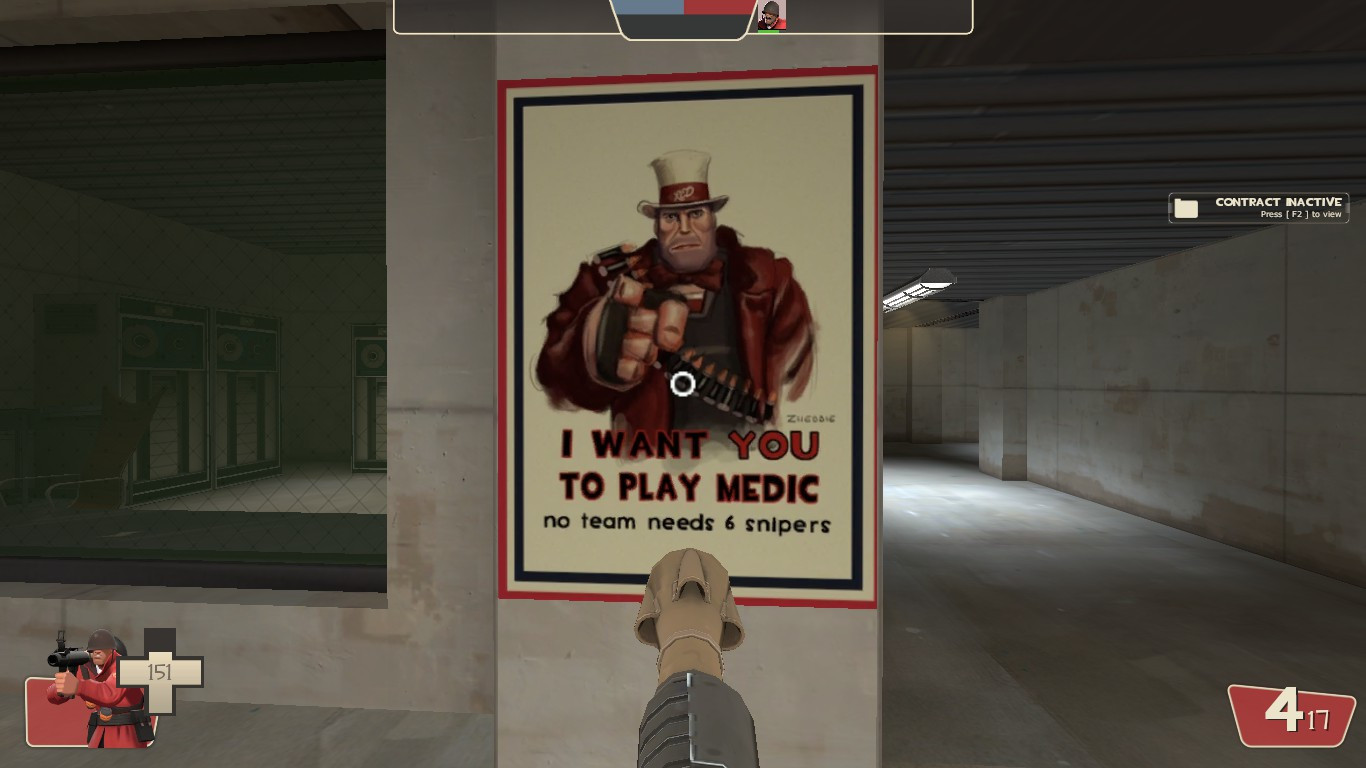Screen dimensions: 1366x768
Task: Select the folder icon on the contract notification
Action: (1186, 207)
